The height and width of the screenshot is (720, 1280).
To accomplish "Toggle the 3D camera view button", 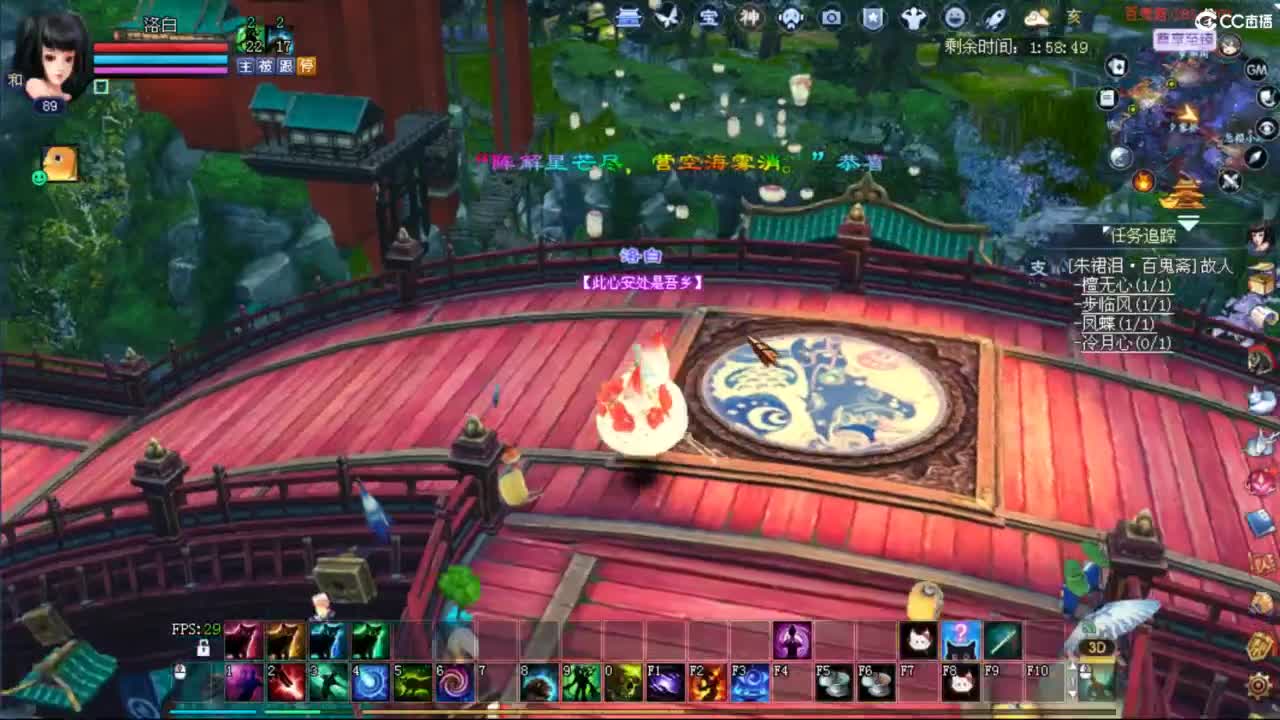I will pyautogui.click(x=1097, y=647).
